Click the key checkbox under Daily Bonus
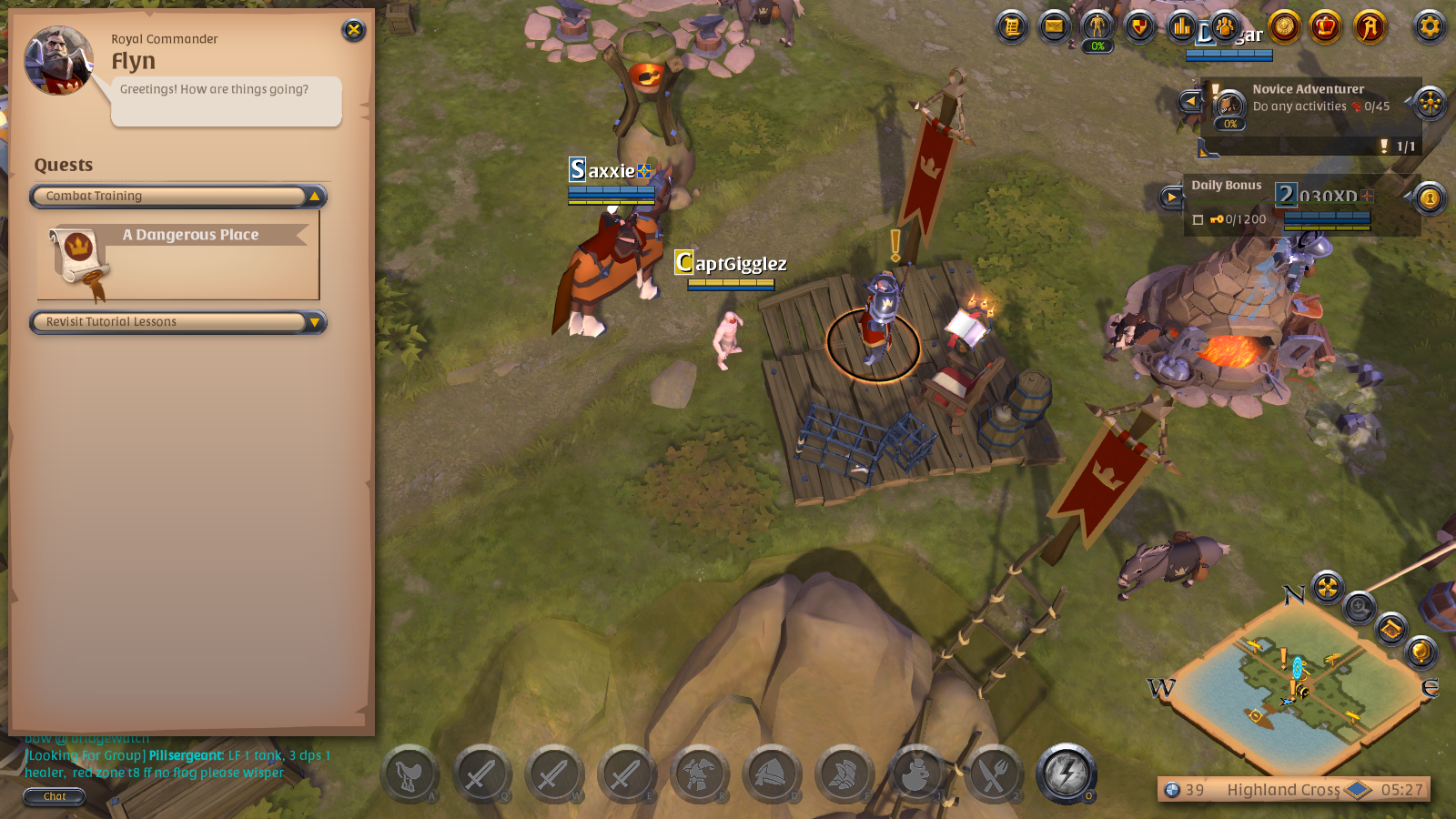The height and width of the screenshot is (819, 1456). pos(1198,219)
